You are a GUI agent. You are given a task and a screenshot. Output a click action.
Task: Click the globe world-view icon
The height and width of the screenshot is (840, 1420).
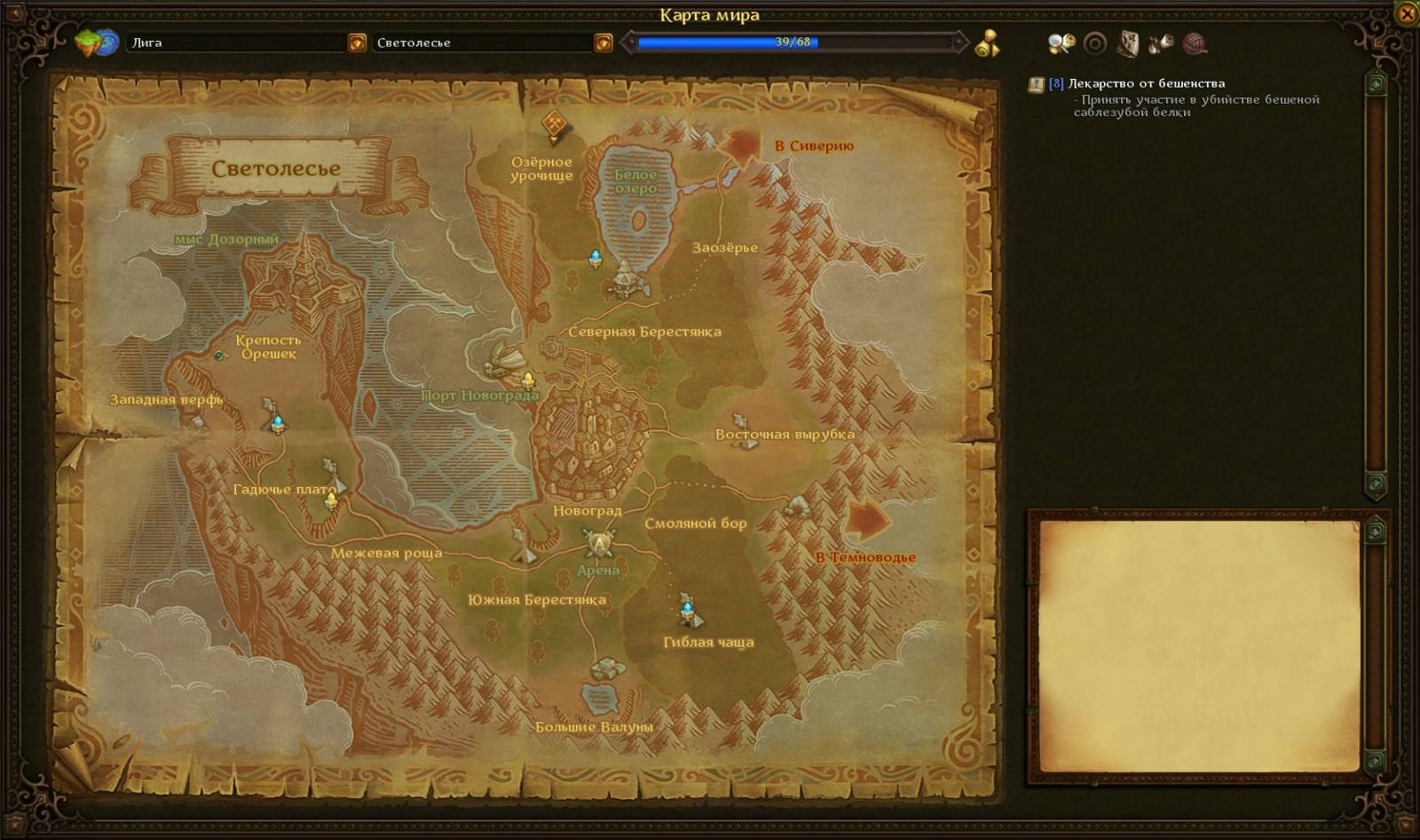pyautogui.click(x=98, y=43)
